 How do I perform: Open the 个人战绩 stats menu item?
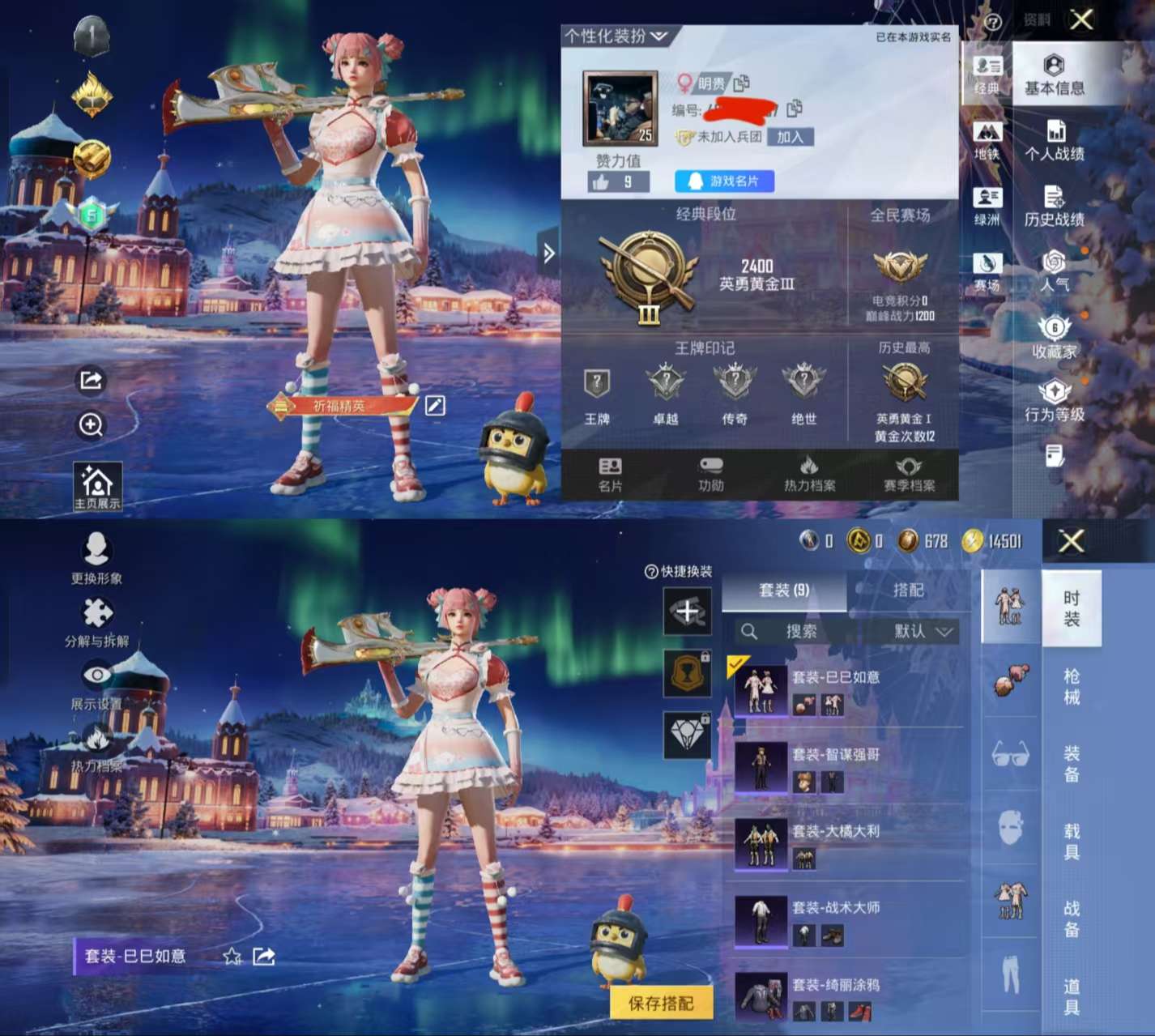coord(1055,142)
